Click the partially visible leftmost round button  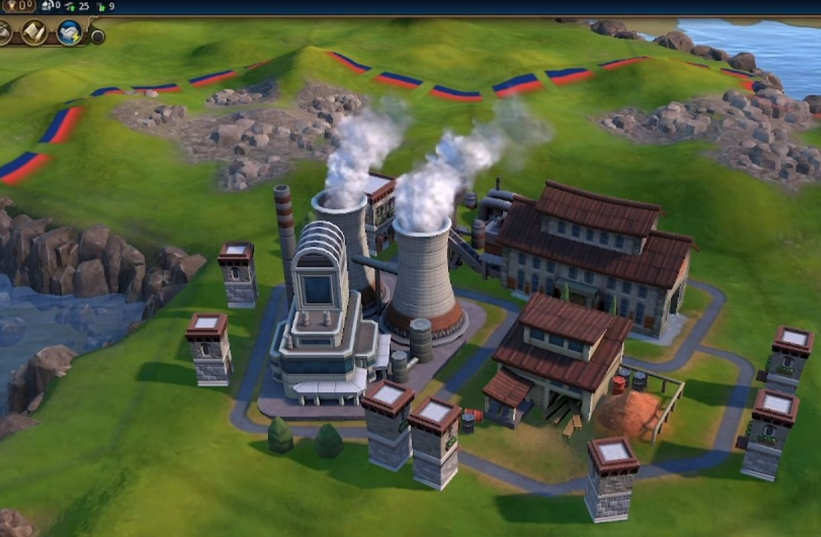click(x=4, y=32)
